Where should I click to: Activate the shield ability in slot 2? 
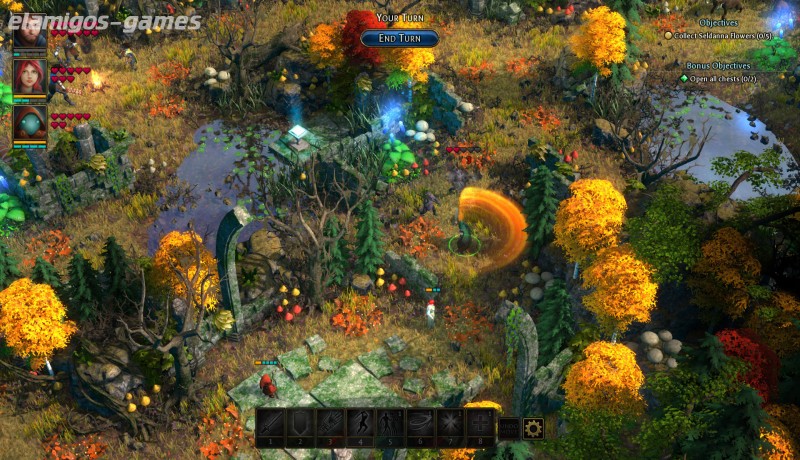301,424
